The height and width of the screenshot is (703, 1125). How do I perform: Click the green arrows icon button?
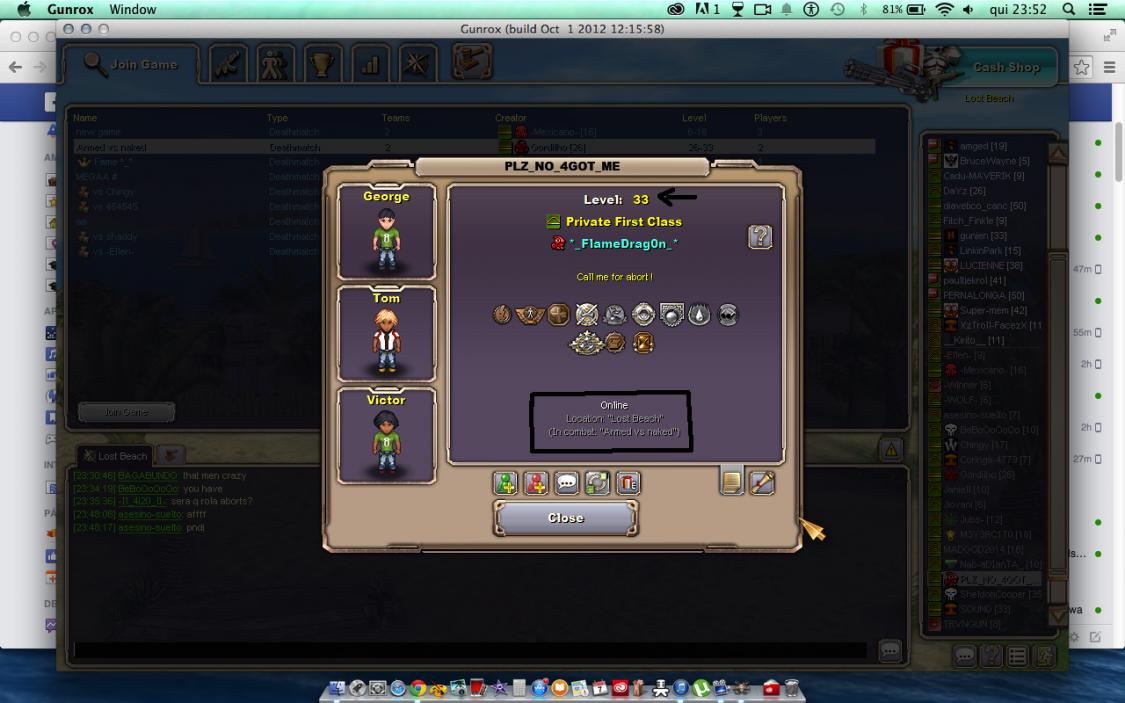click(597, 484)
